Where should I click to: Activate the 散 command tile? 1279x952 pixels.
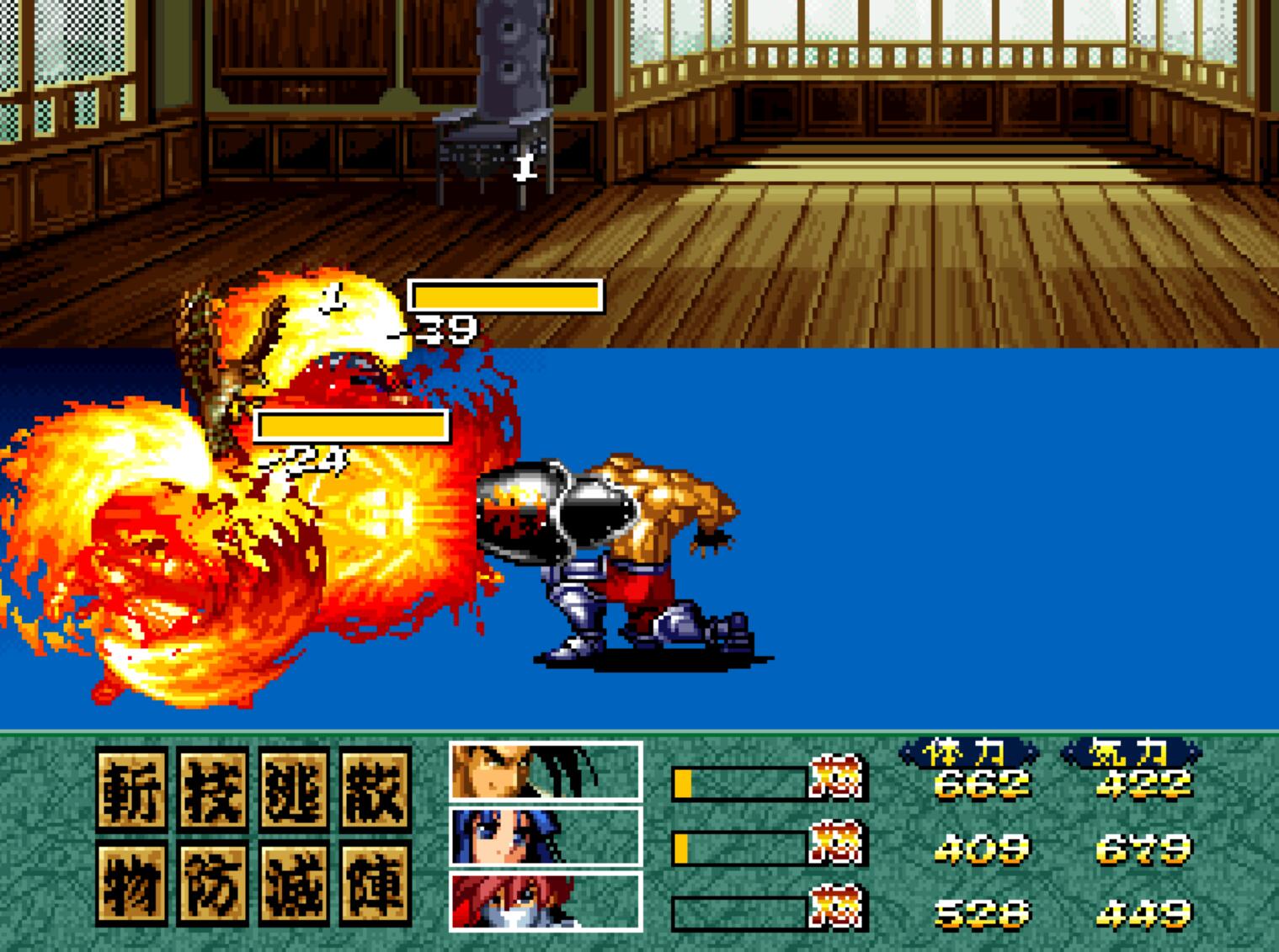point(376,790)
